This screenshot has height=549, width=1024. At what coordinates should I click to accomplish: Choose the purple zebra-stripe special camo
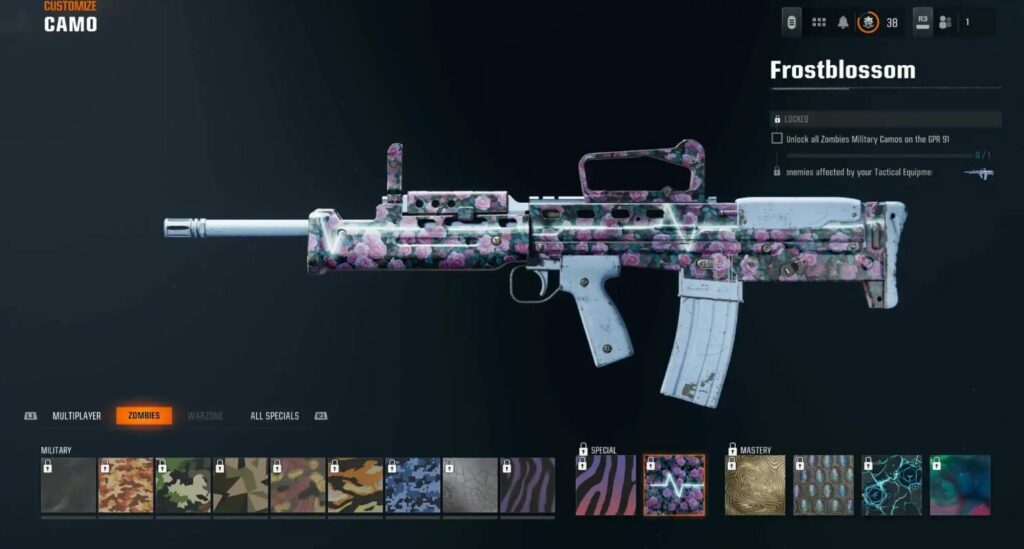(x=605, y=485)
